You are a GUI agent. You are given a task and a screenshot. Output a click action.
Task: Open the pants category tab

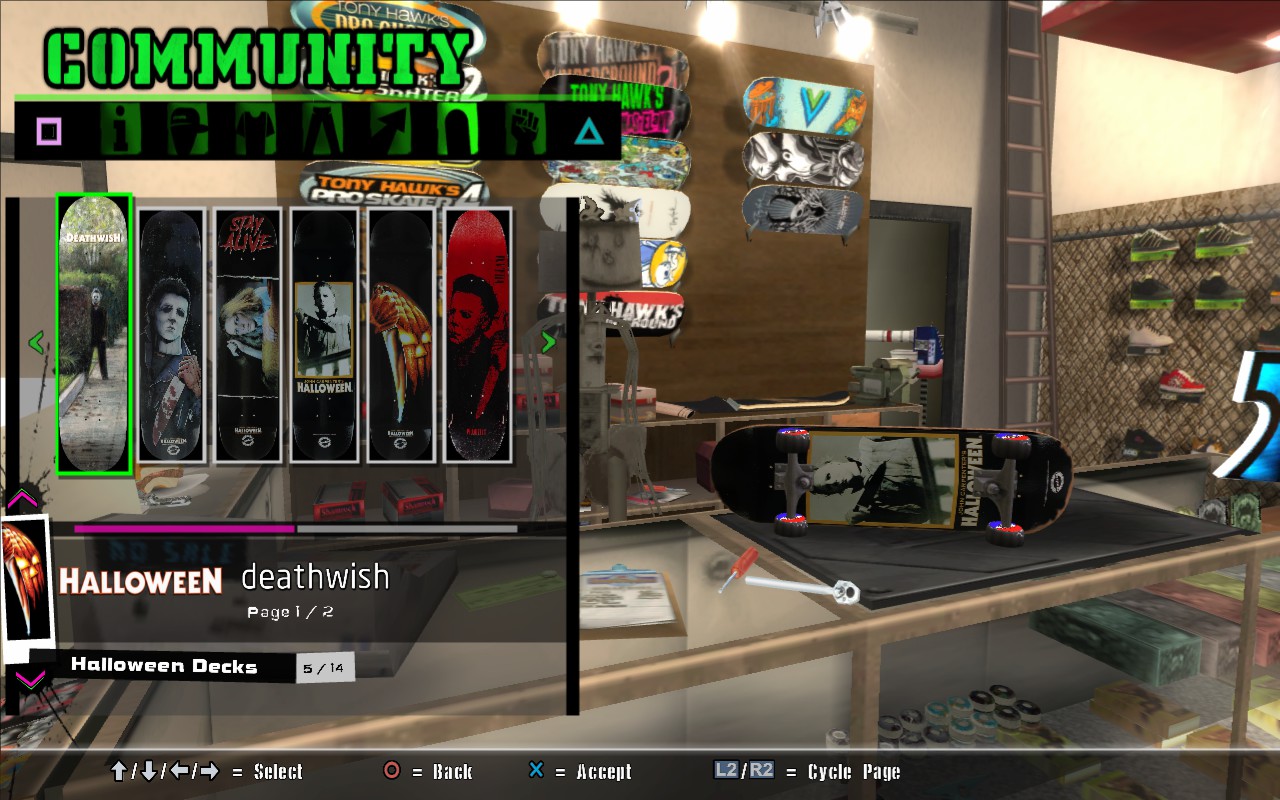tap(322, 131)
